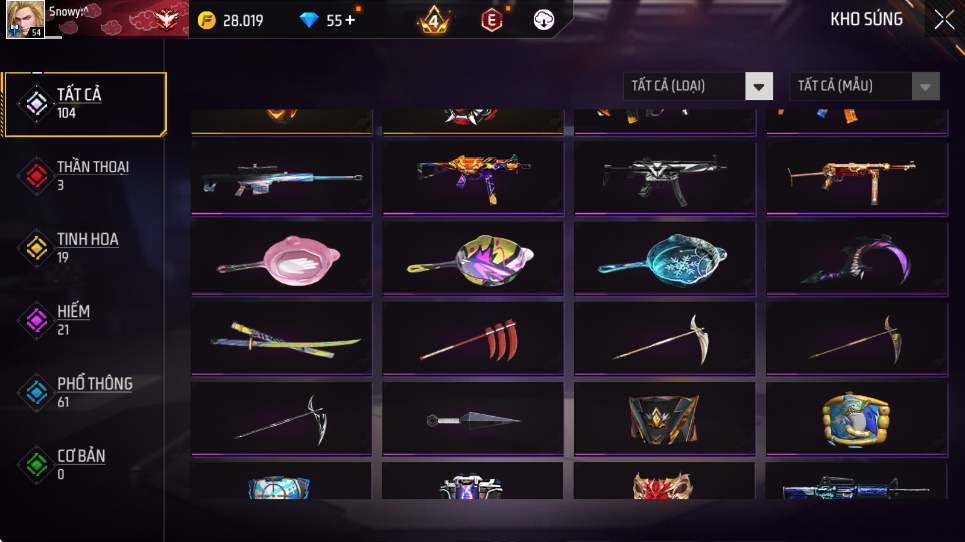Screen dimensions: 965x542
Task: Filter by Hiếm rarity
Action: tap(84, 319)
